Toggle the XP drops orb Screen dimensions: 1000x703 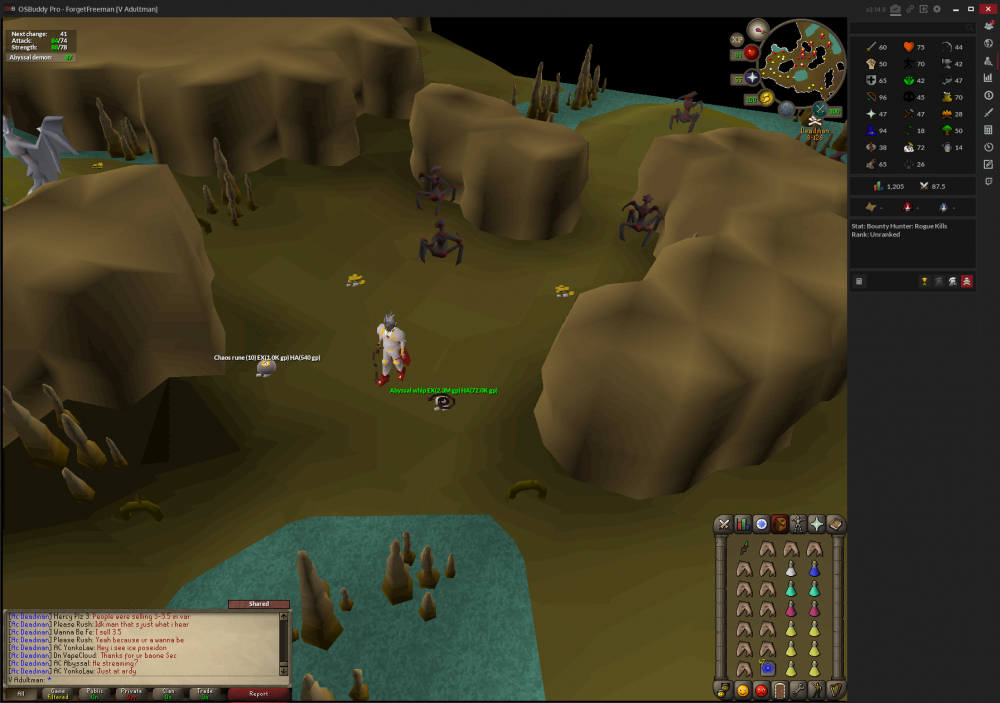coord(738,39)
